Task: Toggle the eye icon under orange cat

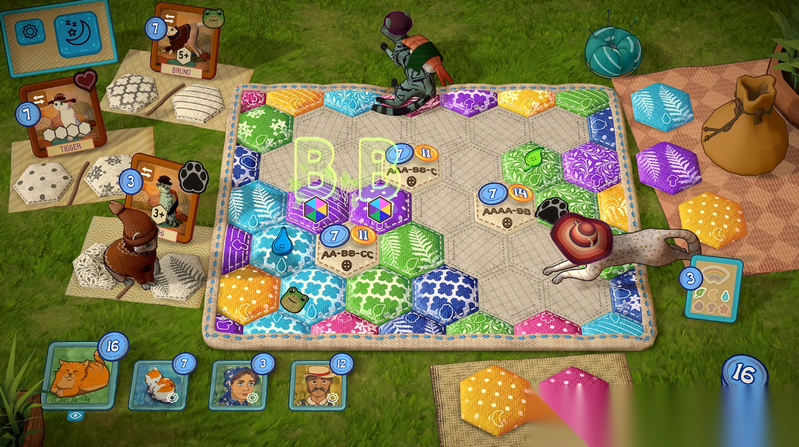Action: (75, 416)
